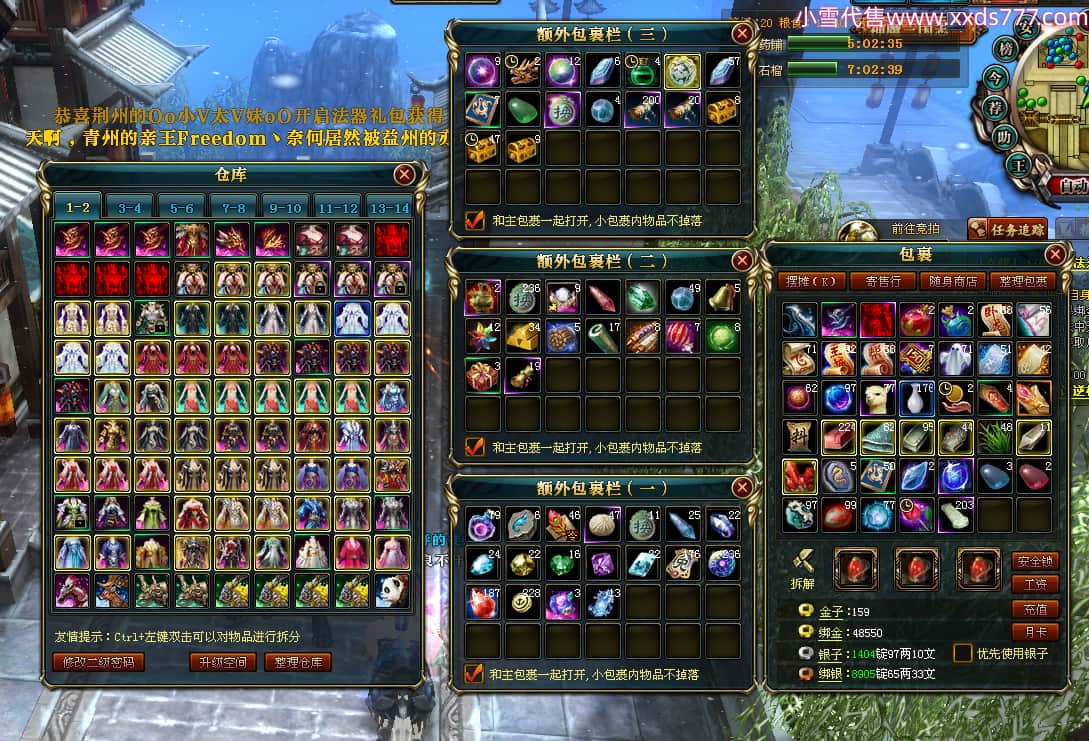Close the 额外包裹栏（三）window
Viewport: 1089px width, 741px height.
pyautogui.click(x=742, y=33)
